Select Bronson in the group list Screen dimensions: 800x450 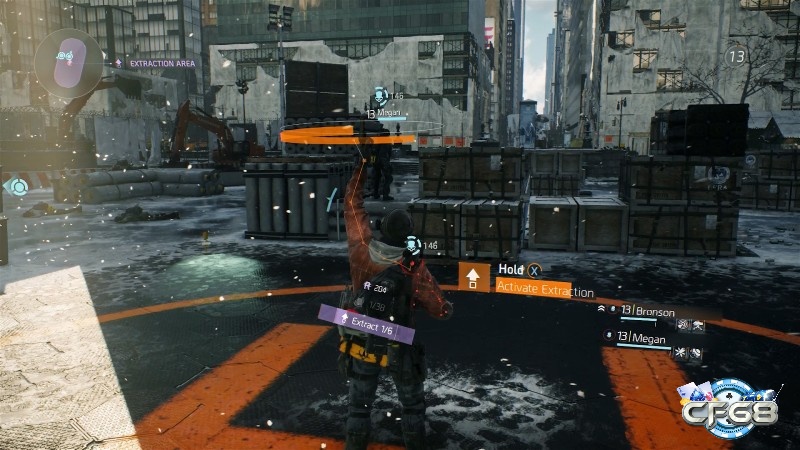coord(655,312)
